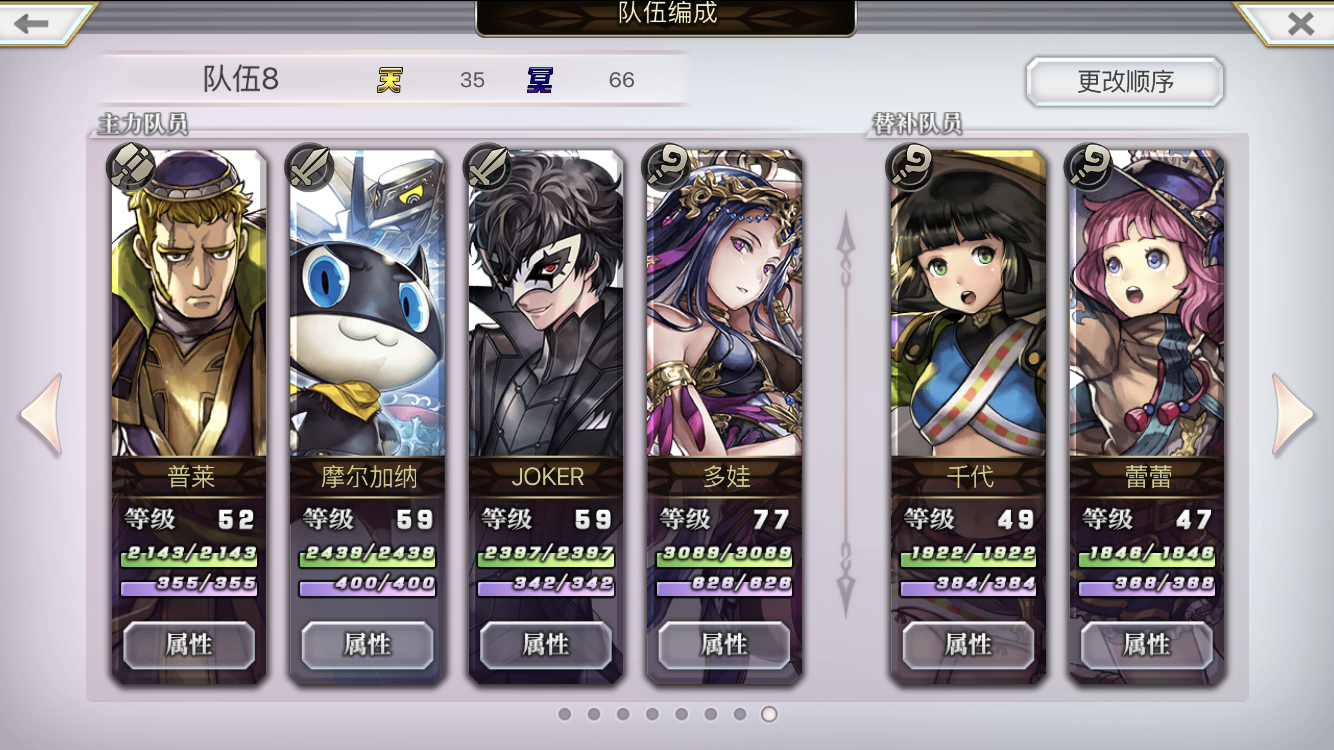Select the last highlighted page indicator dot
Image resolution: width=1334 pixels, height=750 pixels.
point(770,714)
